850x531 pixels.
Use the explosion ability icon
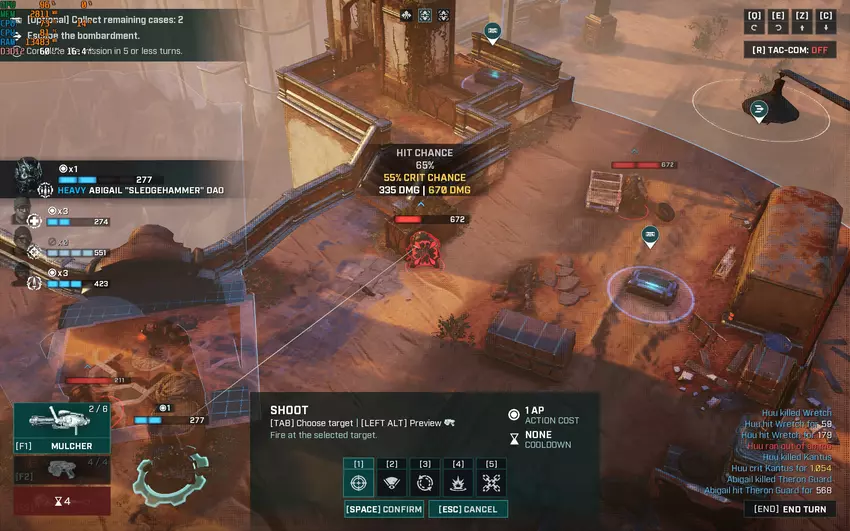pos(458,483)
